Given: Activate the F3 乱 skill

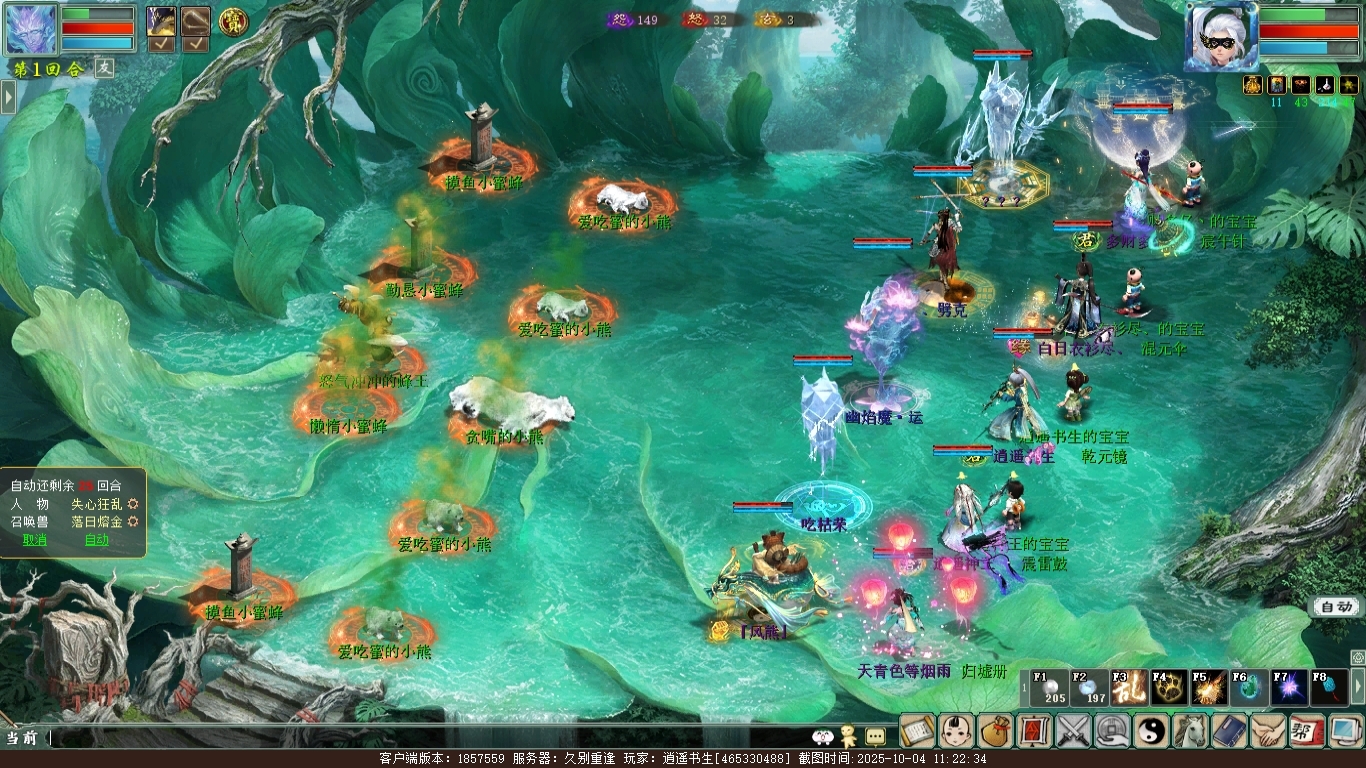Looking at the screenshot, I should coord(1128,688).
